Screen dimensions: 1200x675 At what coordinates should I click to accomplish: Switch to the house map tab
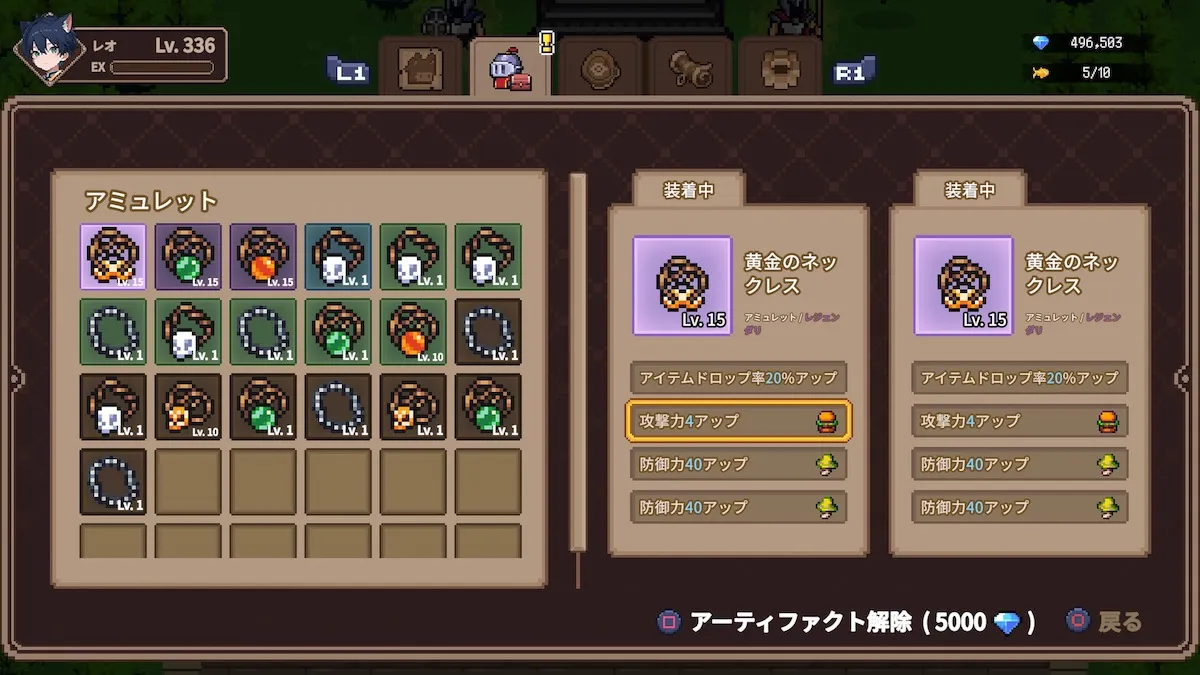click(421, 69)
